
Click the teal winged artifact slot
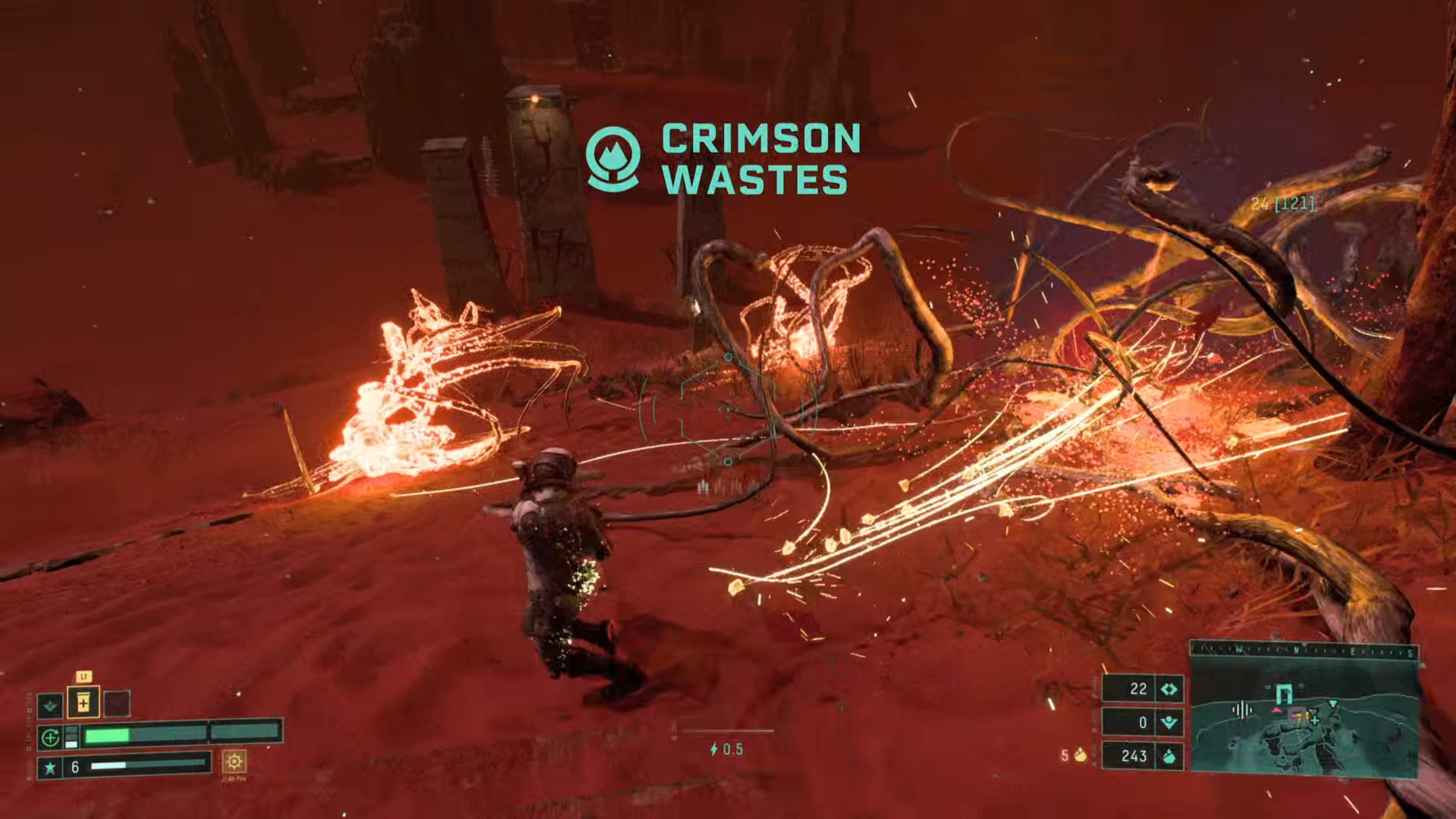(x=50, y=705)
